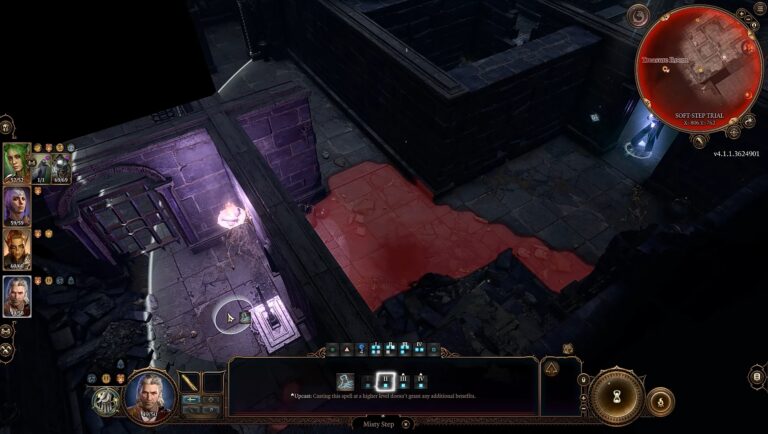Choose the horned orange-skinned companion portrait
The image size is (768, 434).
pyautogui.click(x=16, y=250)
